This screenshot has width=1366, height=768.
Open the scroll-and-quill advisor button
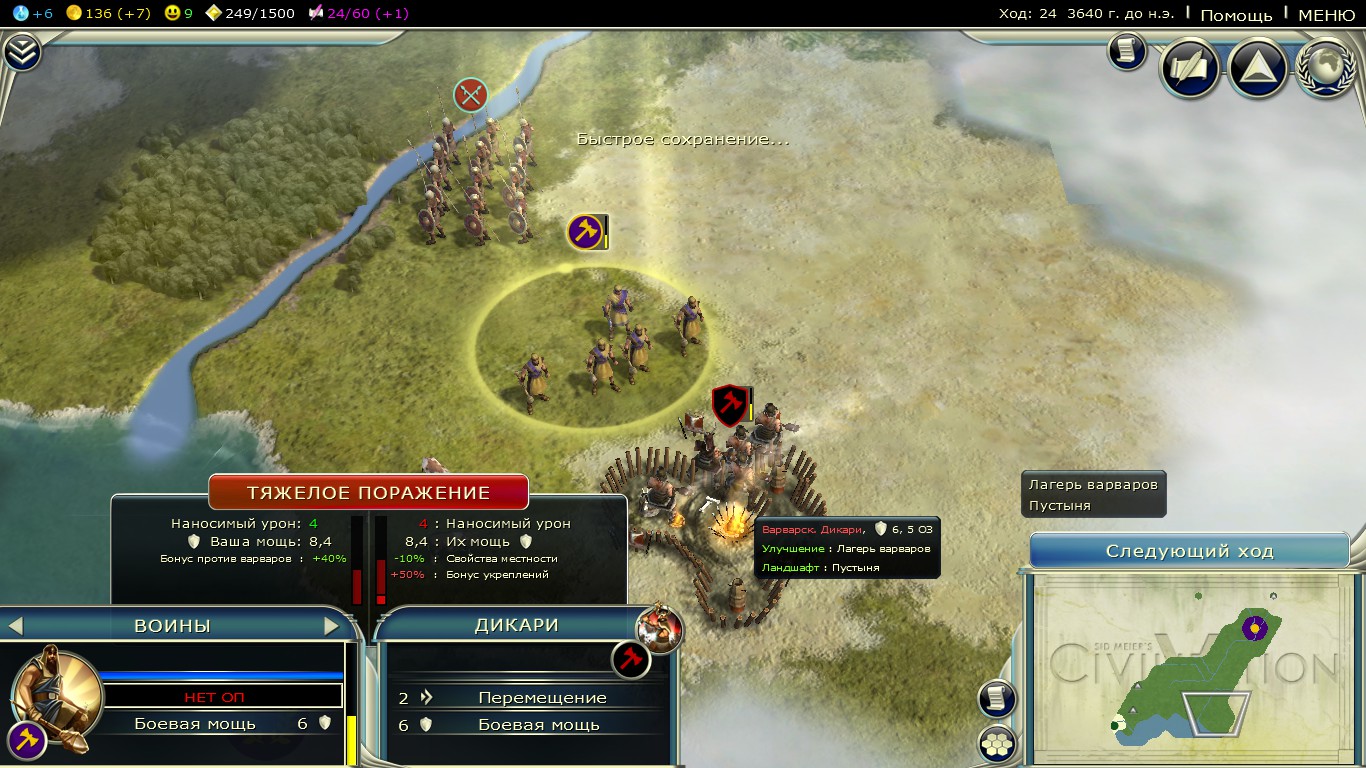pos(1189,67)
